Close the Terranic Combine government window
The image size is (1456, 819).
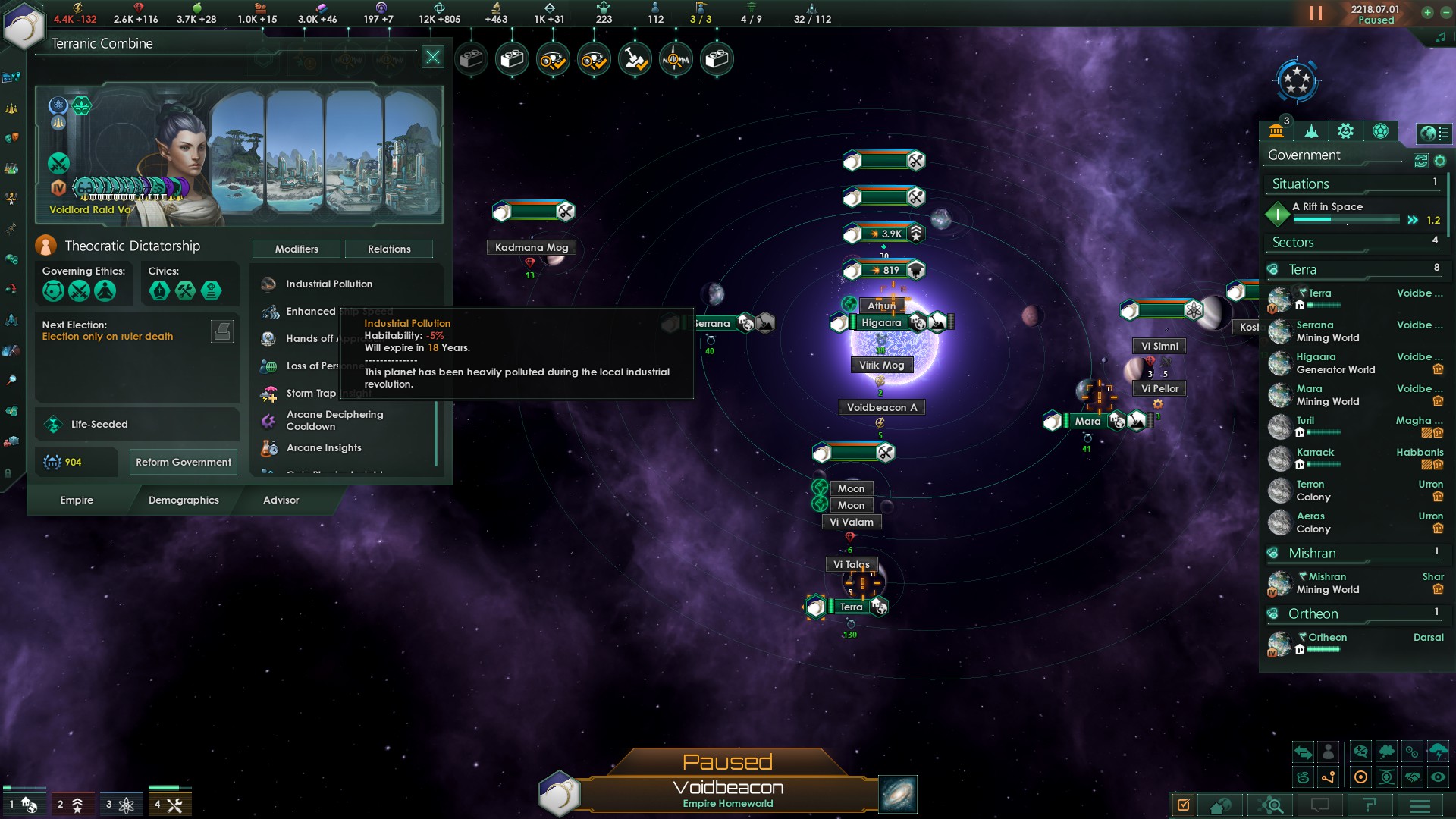click(x=433, y=57)
